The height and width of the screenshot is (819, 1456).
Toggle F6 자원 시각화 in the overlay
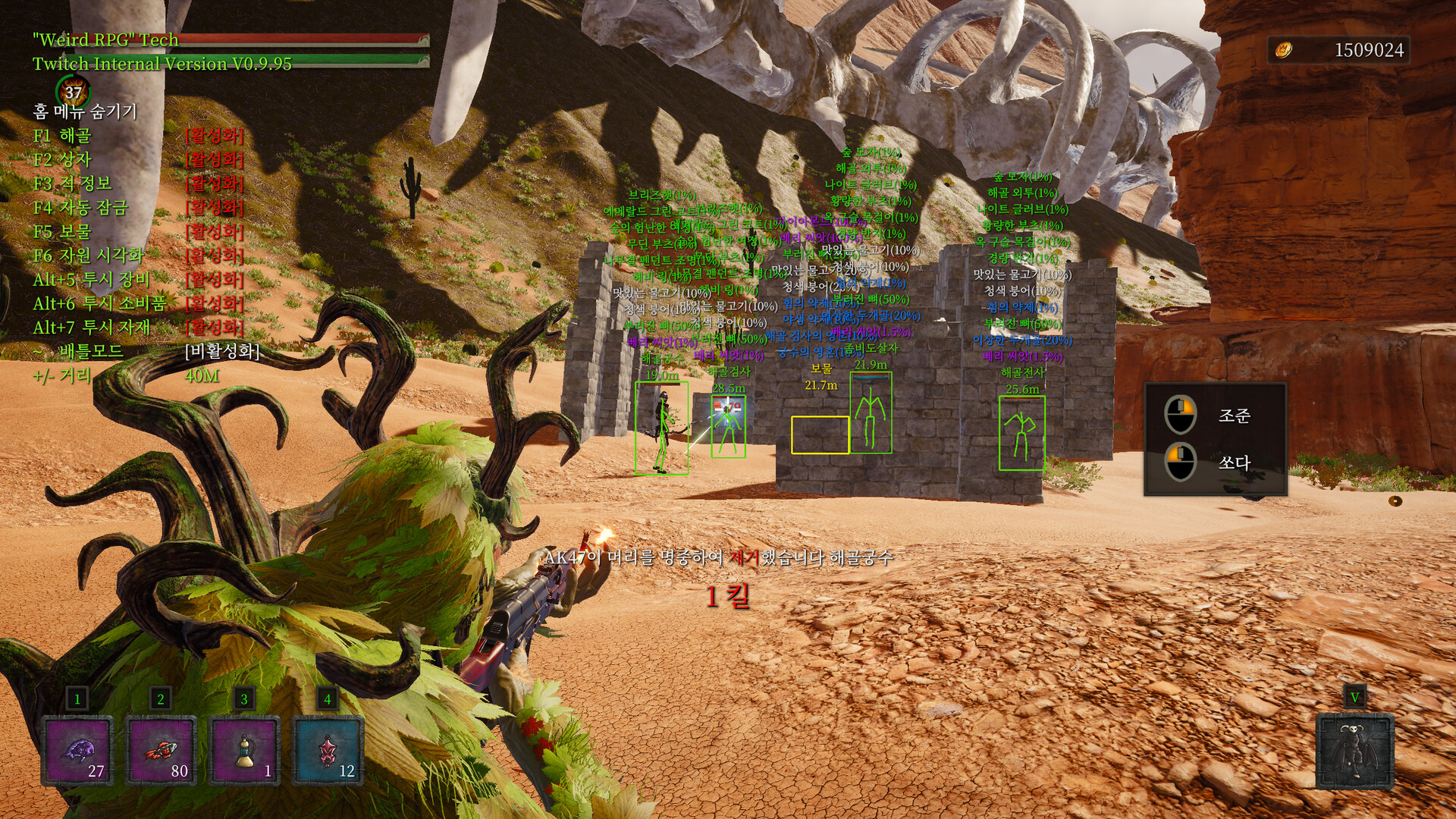coord(88,256)
